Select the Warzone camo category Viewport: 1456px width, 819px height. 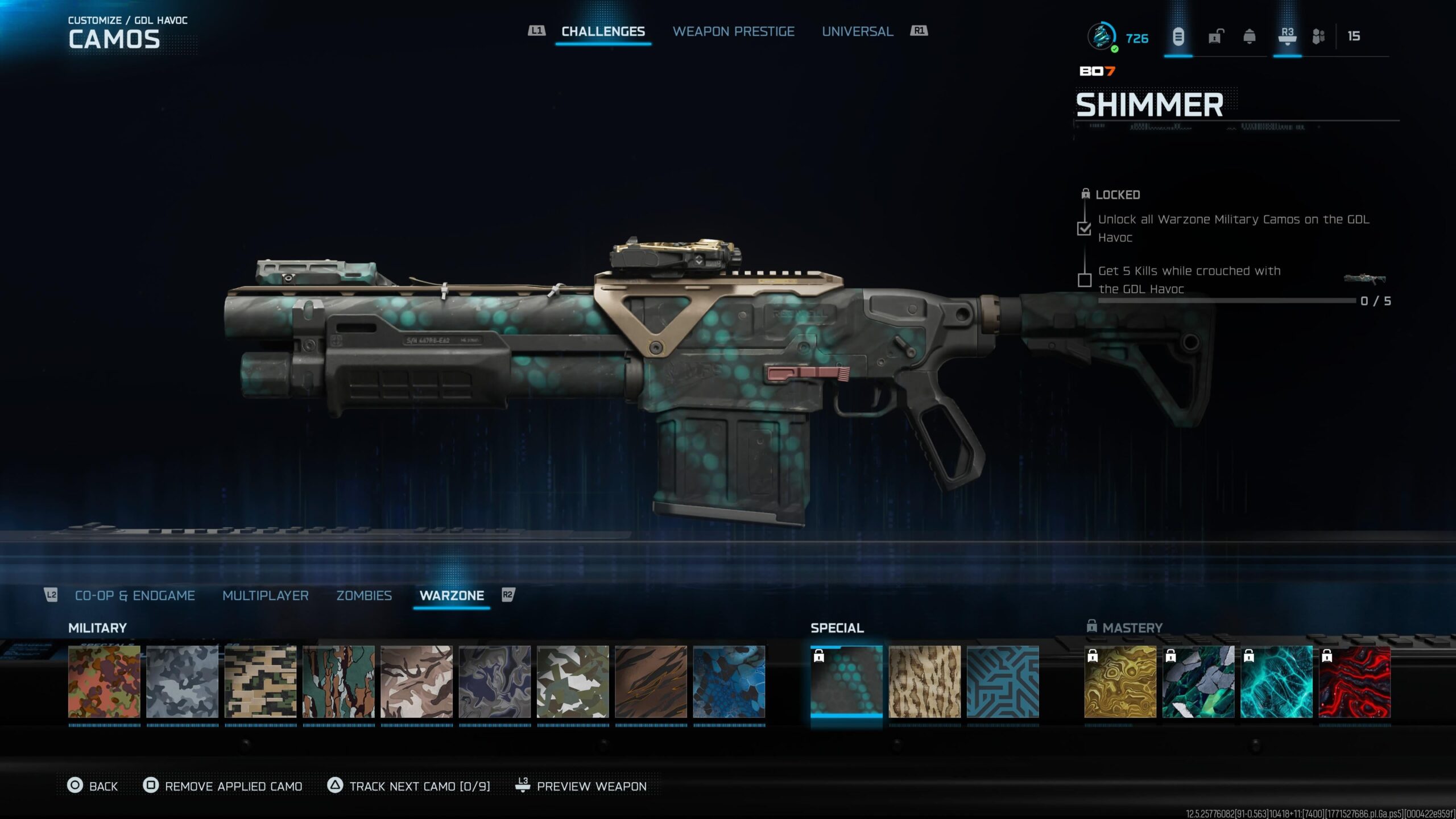pos(452,595)
